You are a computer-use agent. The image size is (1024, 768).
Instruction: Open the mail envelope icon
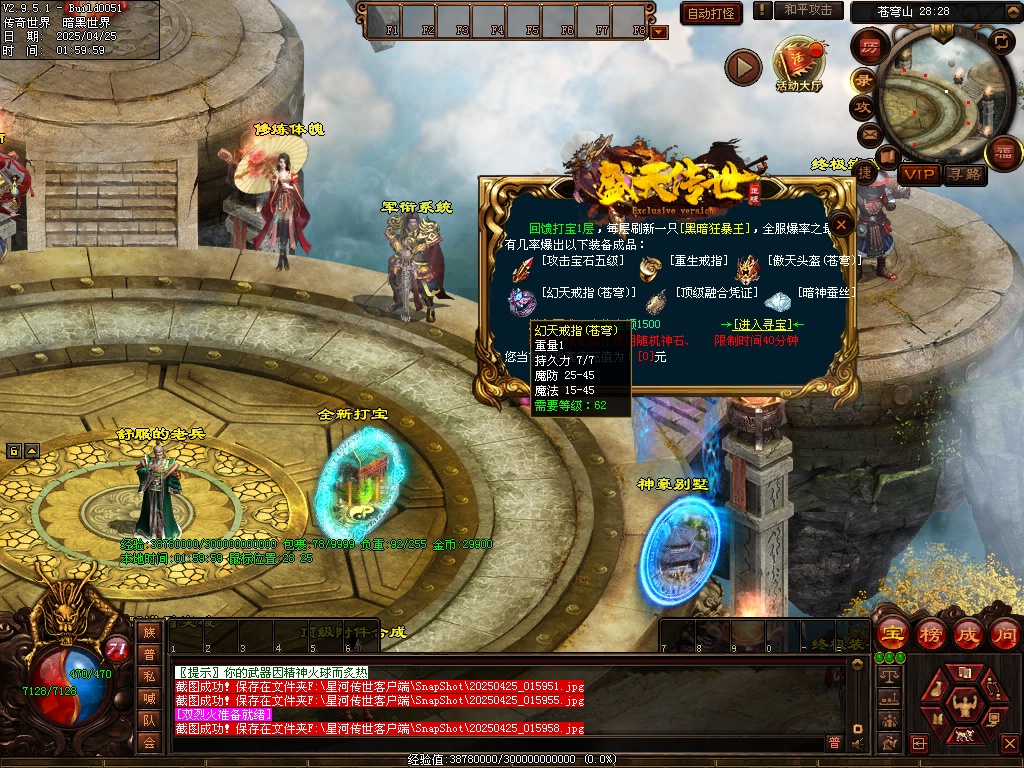(x=868, y=134)
